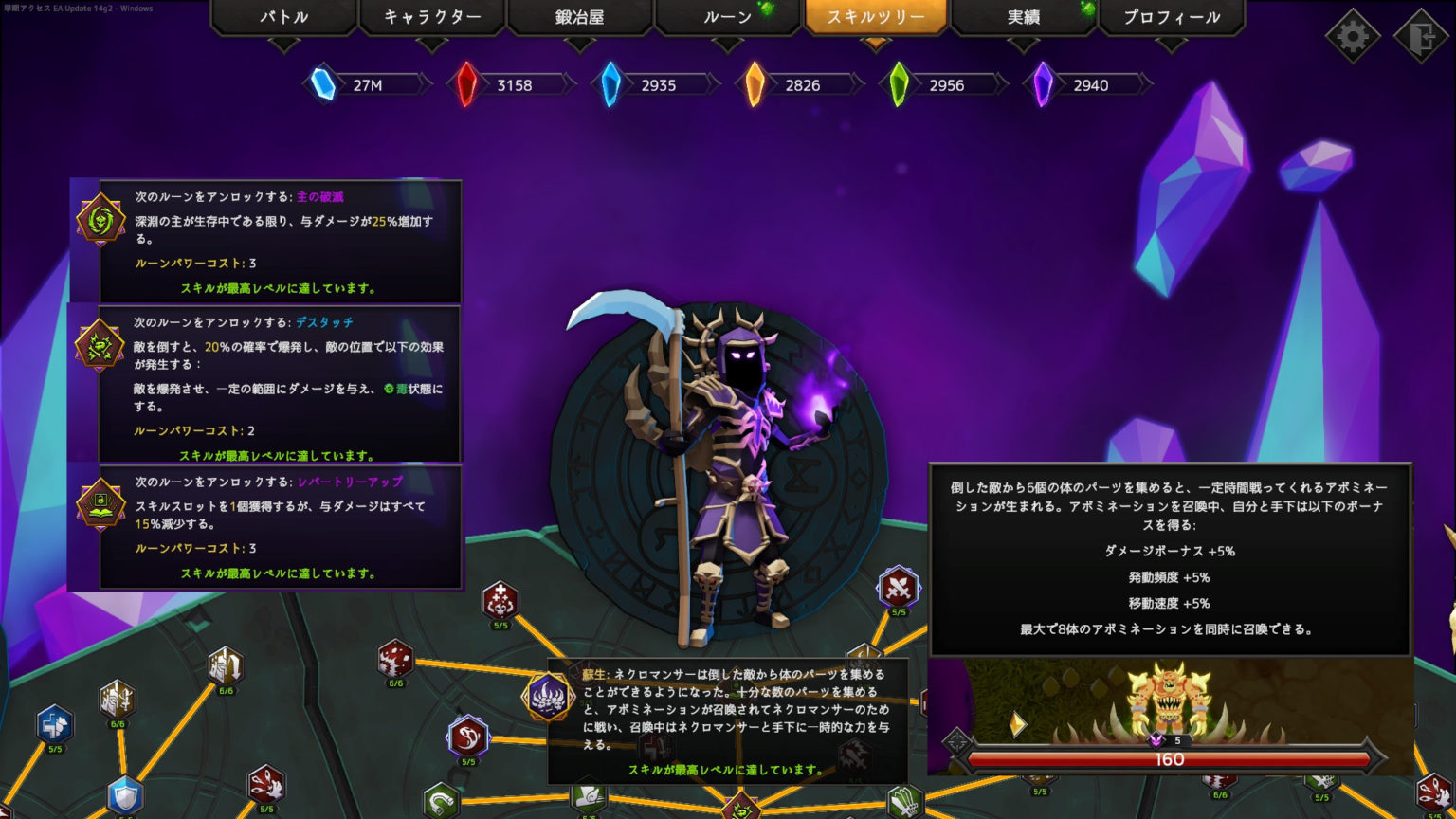Select the crossed swords 5/5 skill node
The image size is (1456, 819).
coord(899,588)
